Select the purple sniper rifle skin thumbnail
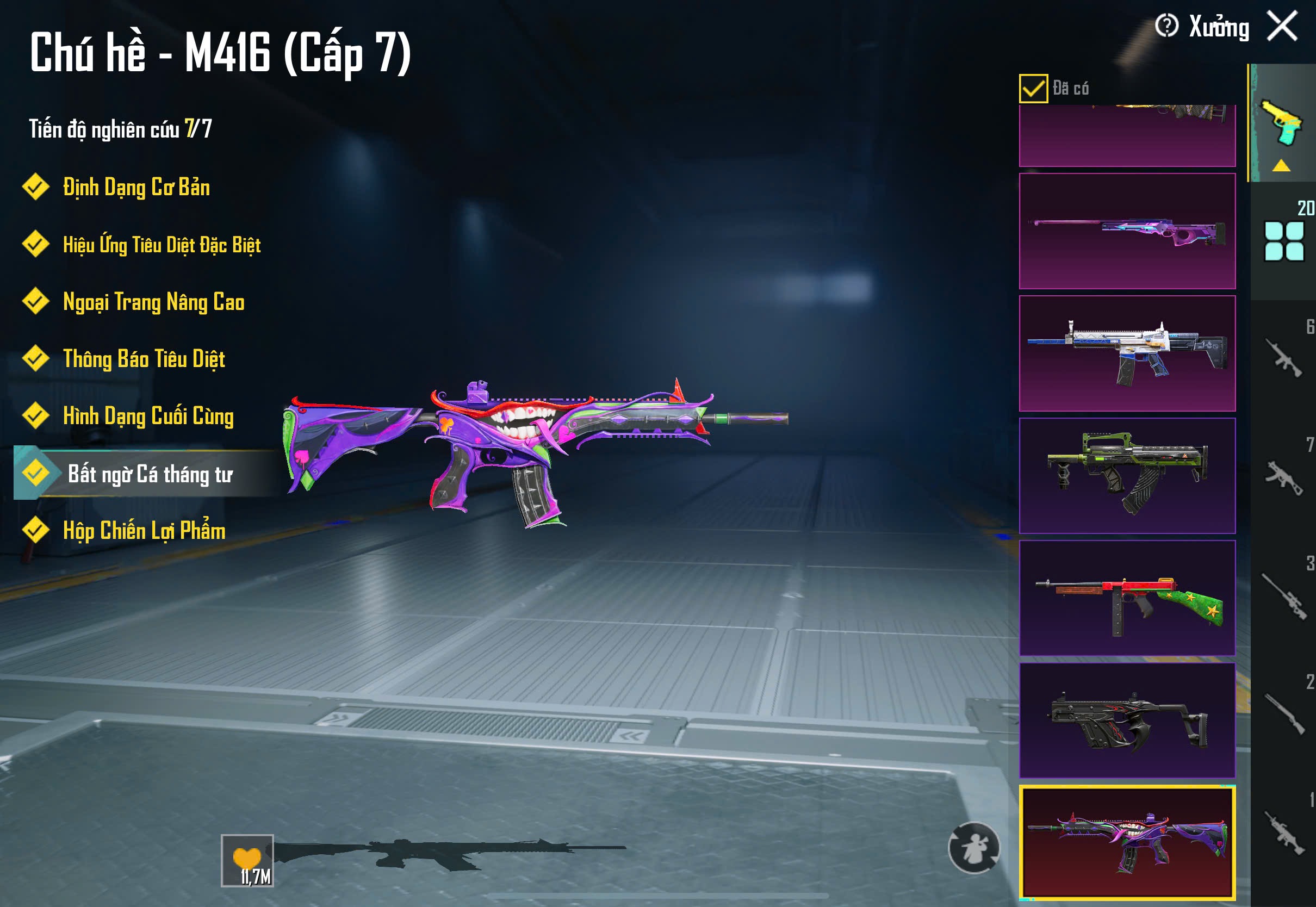This screenshot has height=907, width=1316. coord(1127,231)
